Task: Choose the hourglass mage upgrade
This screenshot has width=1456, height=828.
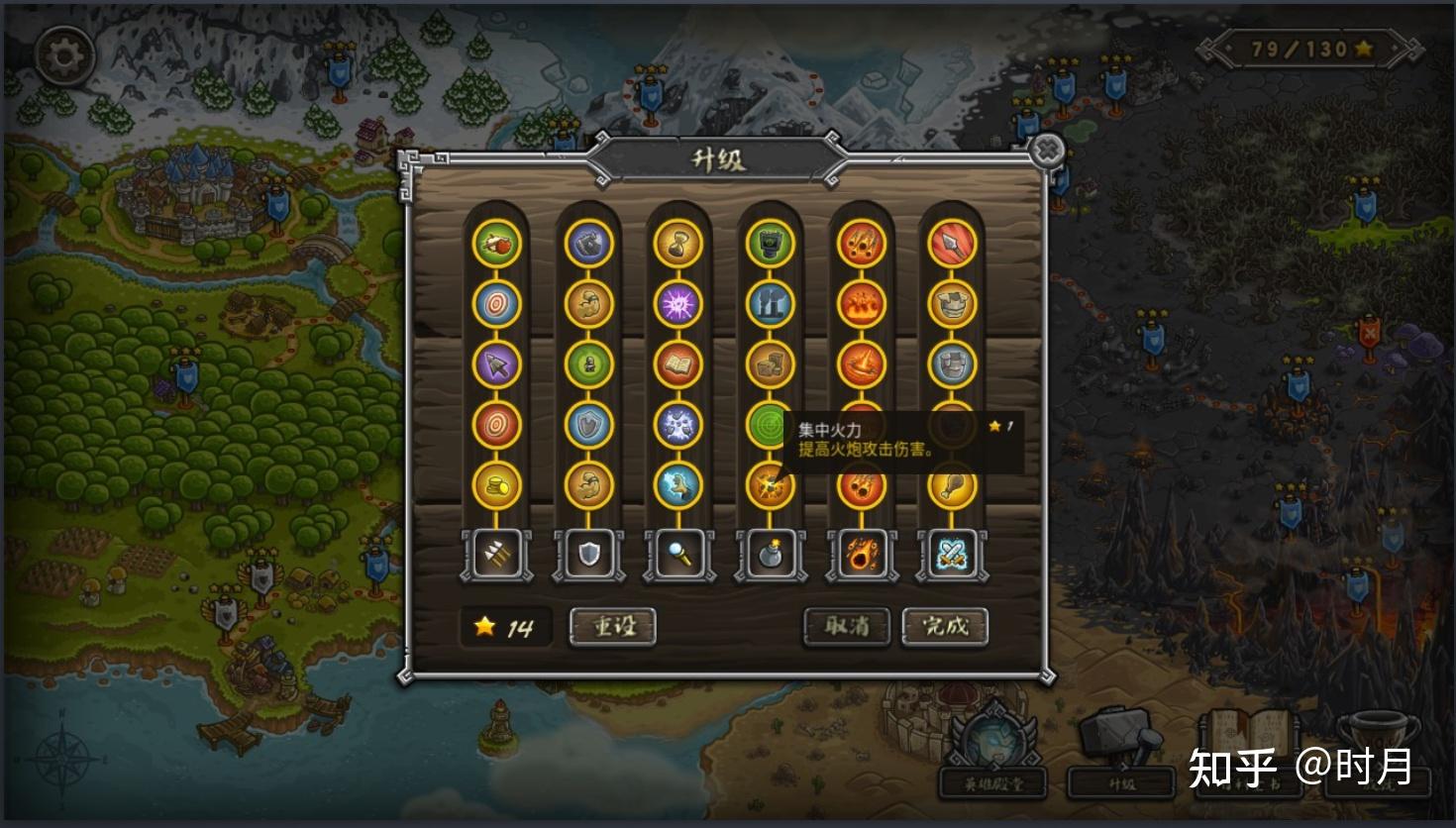Action: (678, 243)
